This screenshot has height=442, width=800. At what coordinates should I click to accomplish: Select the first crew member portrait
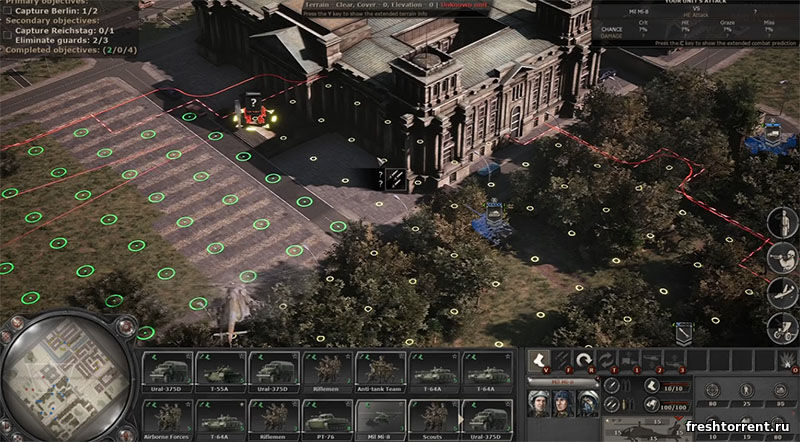(540, 404)
